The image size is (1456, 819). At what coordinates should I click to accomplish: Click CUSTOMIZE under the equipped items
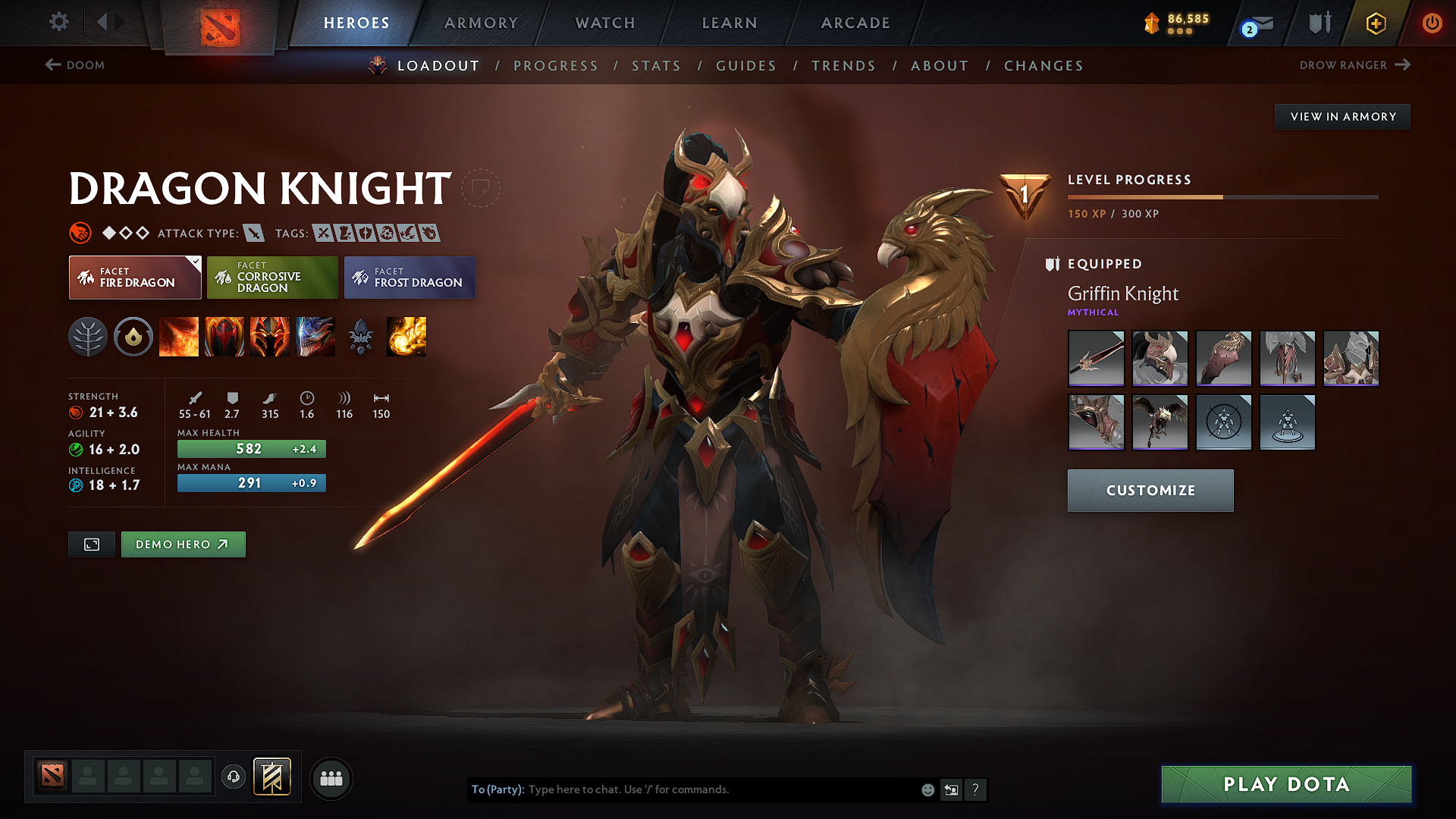[x=1150, y=491]
